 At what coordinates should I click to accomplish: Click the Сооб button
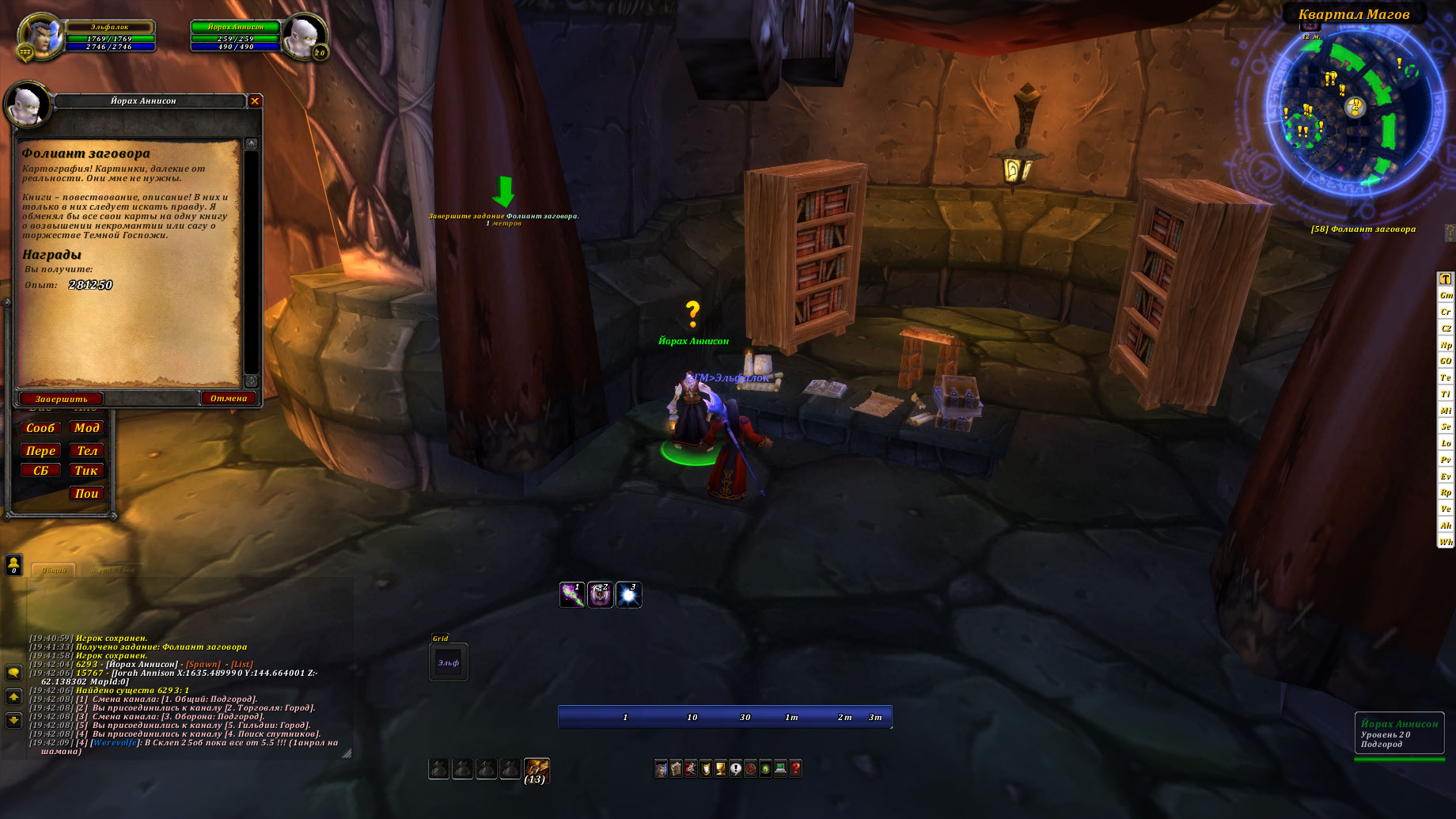pos(40,428)
